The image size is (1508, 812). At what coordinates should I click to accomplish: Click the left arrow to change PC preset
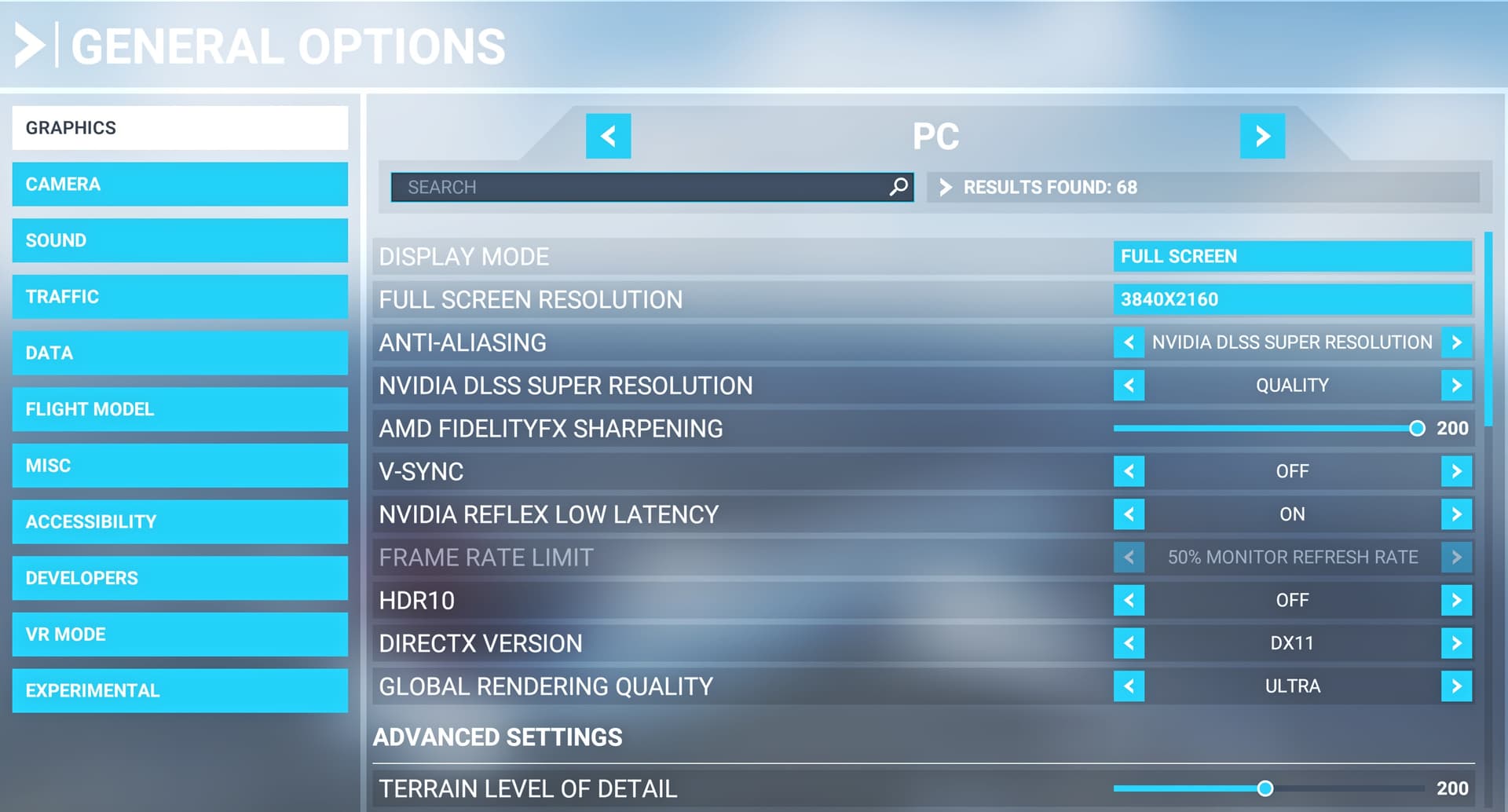pyautogui.click(x=609, y=136)
